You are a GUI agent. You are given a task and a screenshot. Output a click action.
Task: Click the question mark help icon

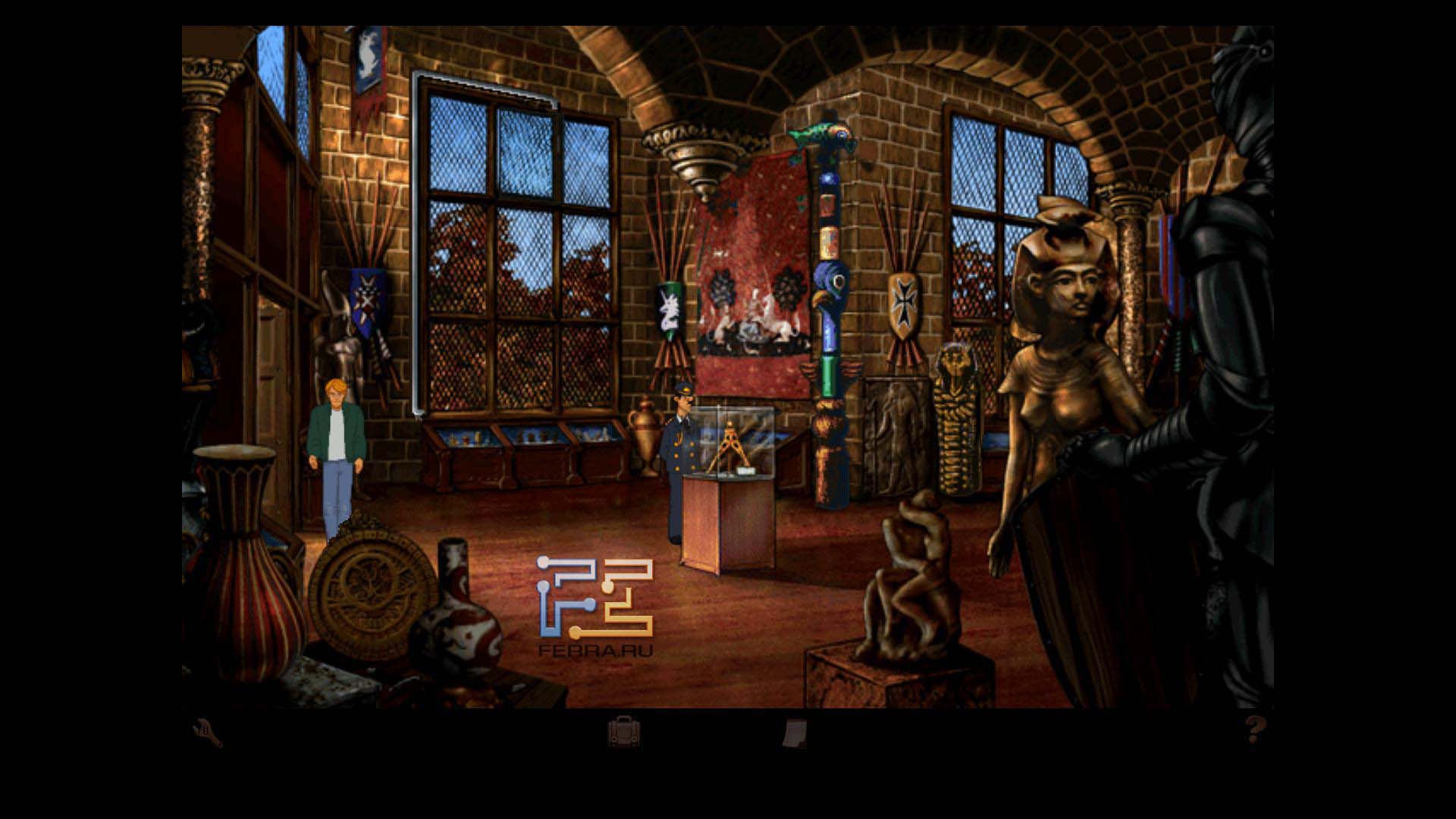tap(1255, 730)
